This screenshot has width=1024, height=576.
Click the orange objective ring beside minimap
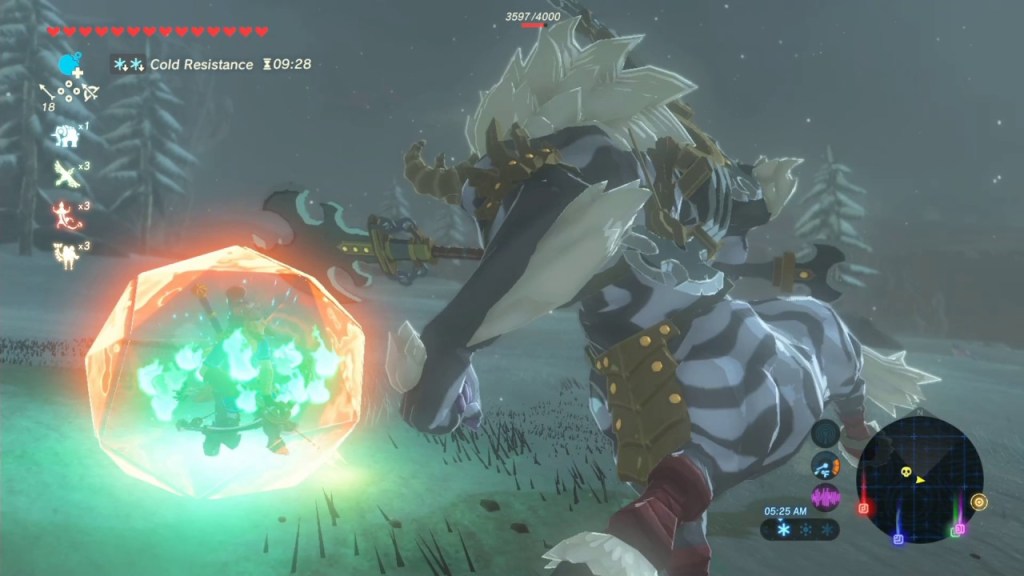click(978, 502)
